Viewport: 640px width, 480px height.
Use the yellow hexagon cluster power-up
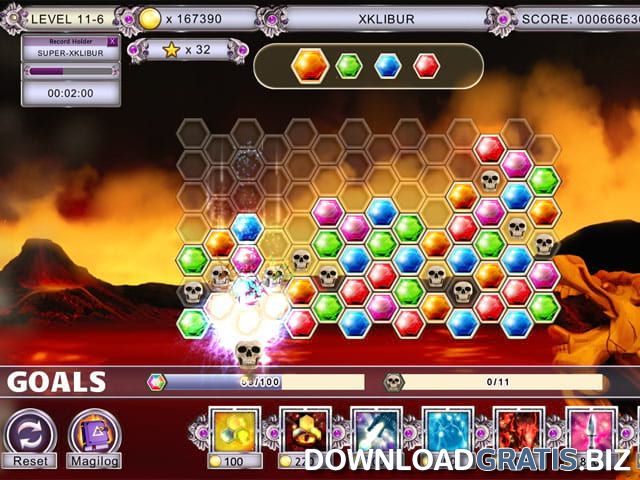236,431
